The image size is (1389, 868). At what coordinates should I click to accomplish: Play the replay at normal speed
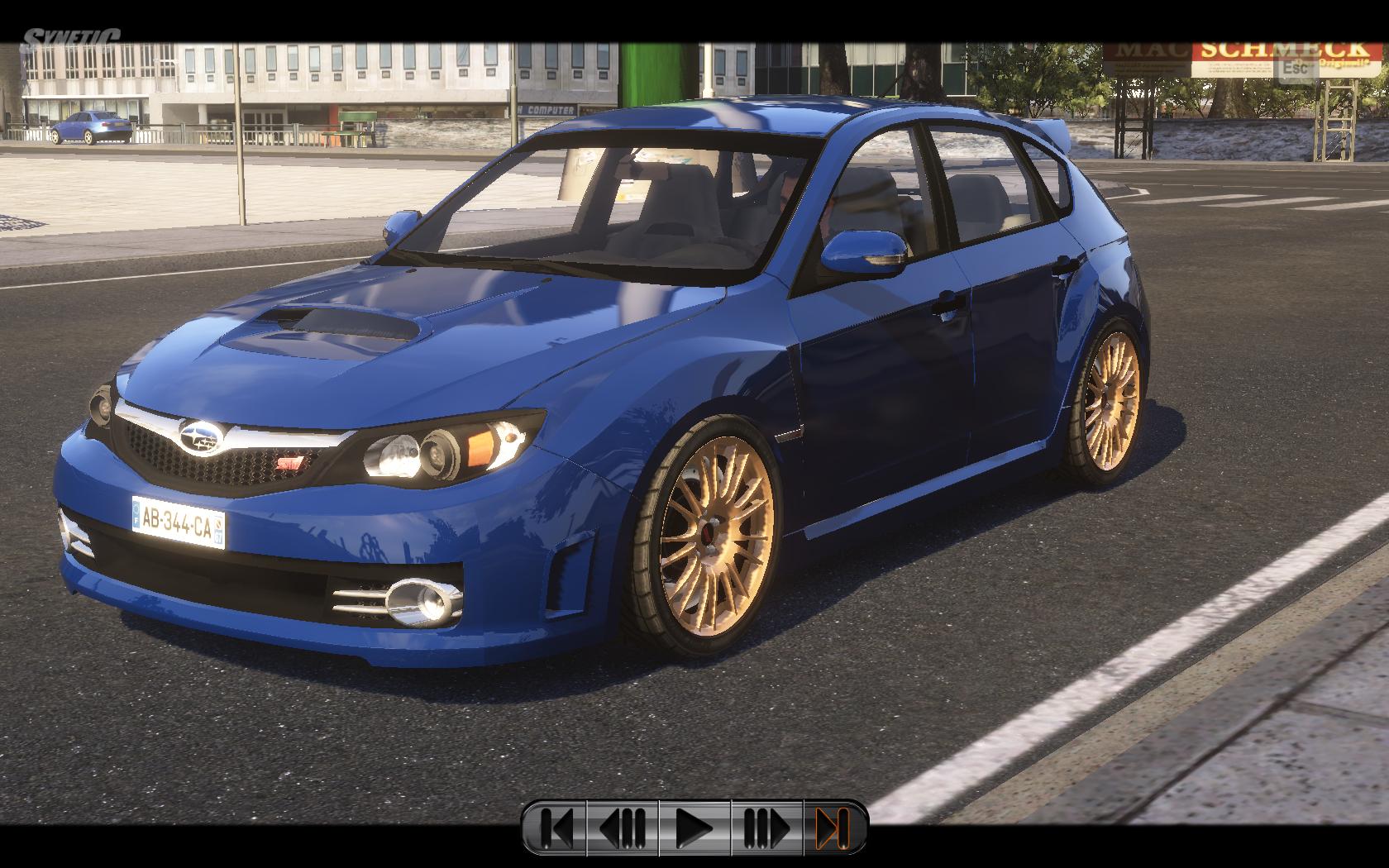point(694,827)
